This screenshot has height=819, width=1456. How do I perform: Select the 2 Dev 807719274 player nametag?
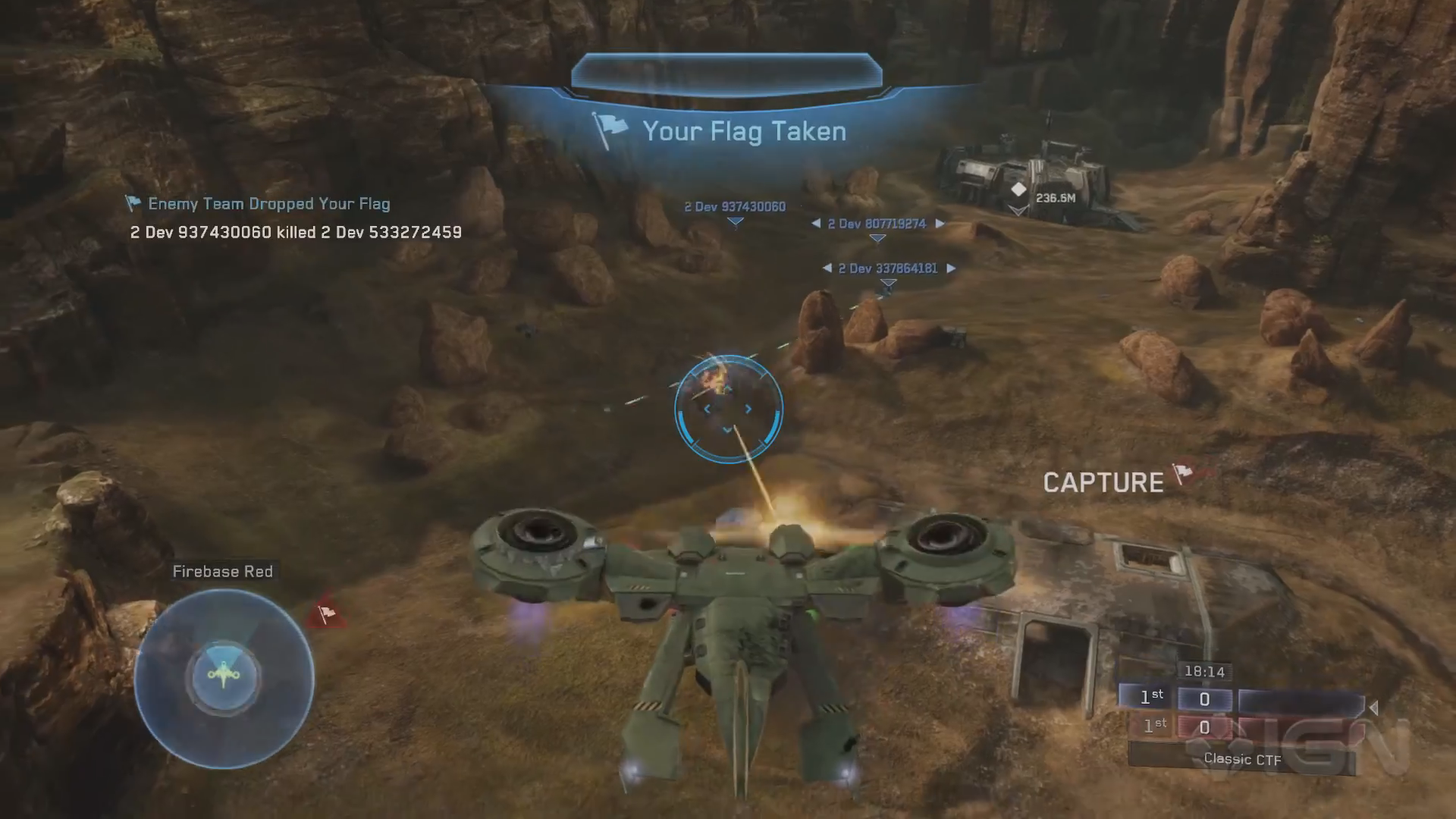(877, 224)
